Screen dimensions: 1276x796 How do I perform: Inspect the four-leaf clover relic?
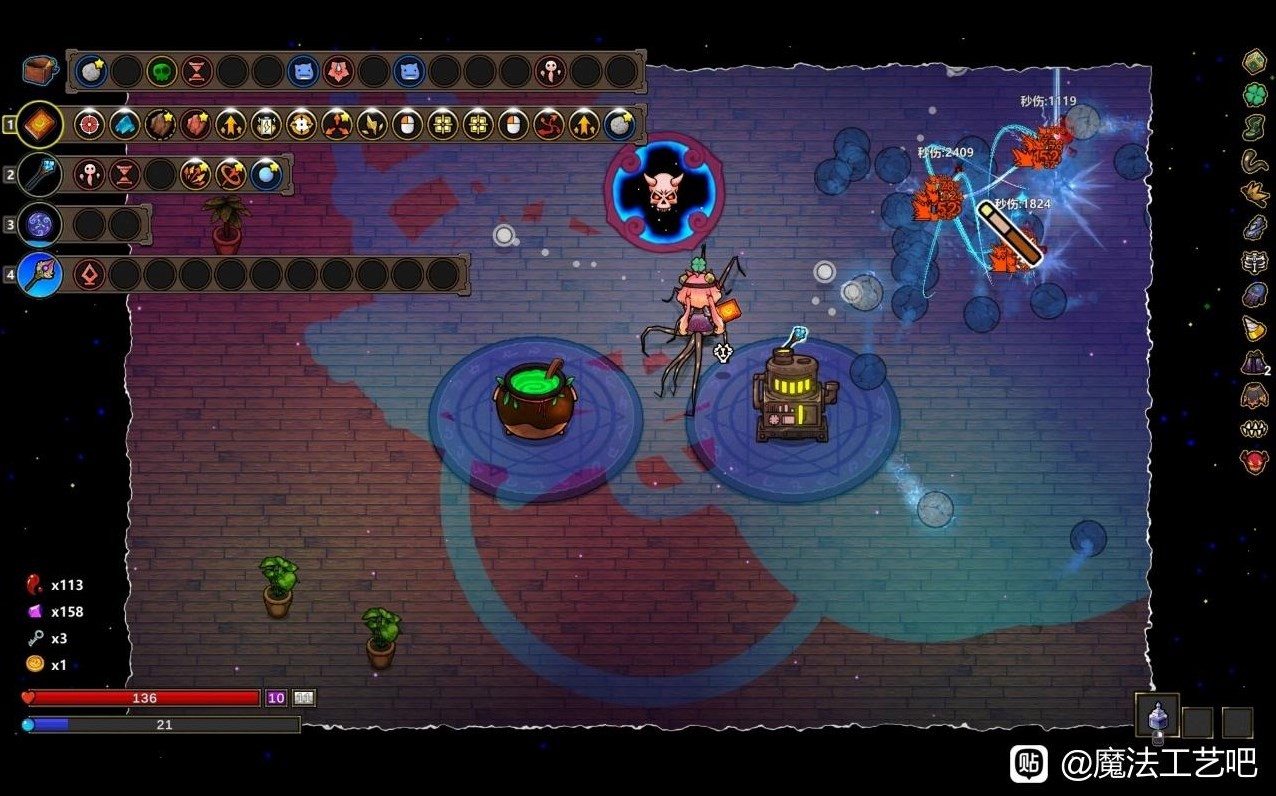point(1255,95)
